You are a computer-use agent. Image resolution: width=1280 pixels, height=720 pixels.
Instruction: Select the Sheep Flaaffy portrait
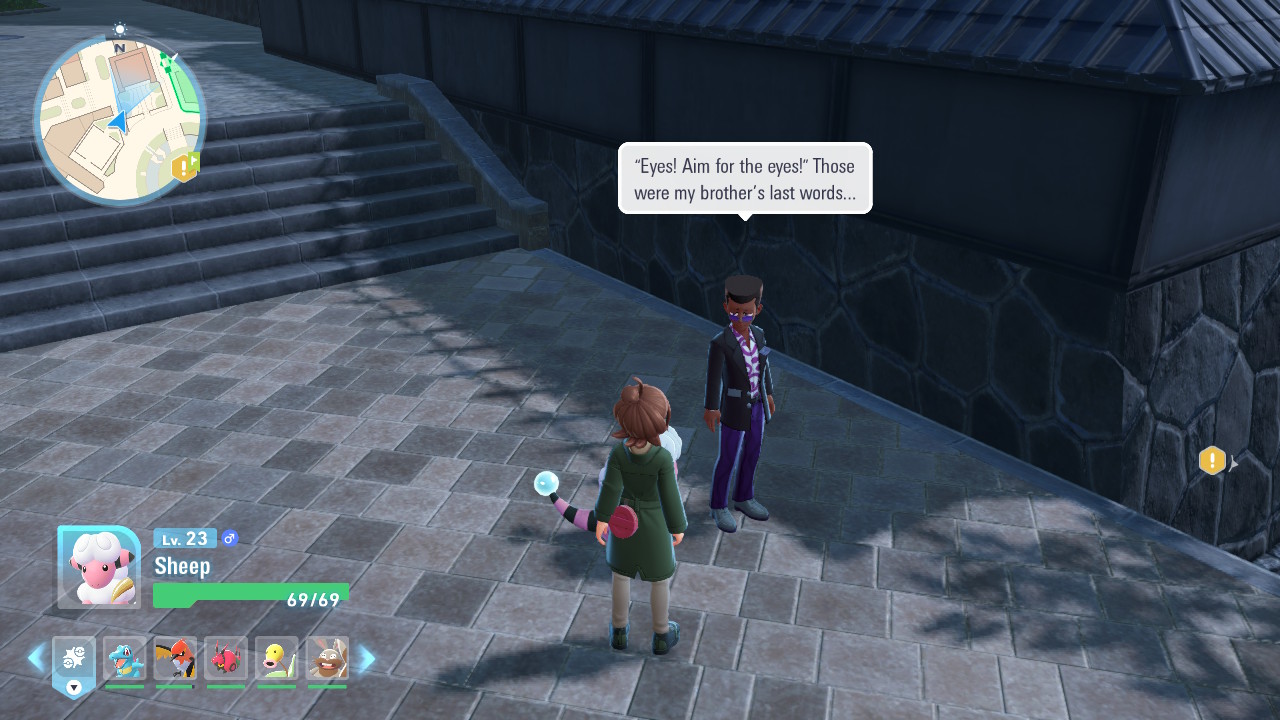tap(98, 567)
